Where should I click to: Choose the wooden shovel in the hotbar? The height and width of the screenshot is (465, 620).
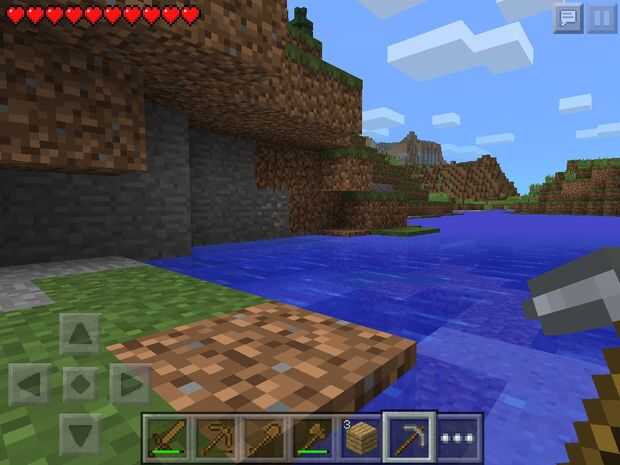pos(264,437)
